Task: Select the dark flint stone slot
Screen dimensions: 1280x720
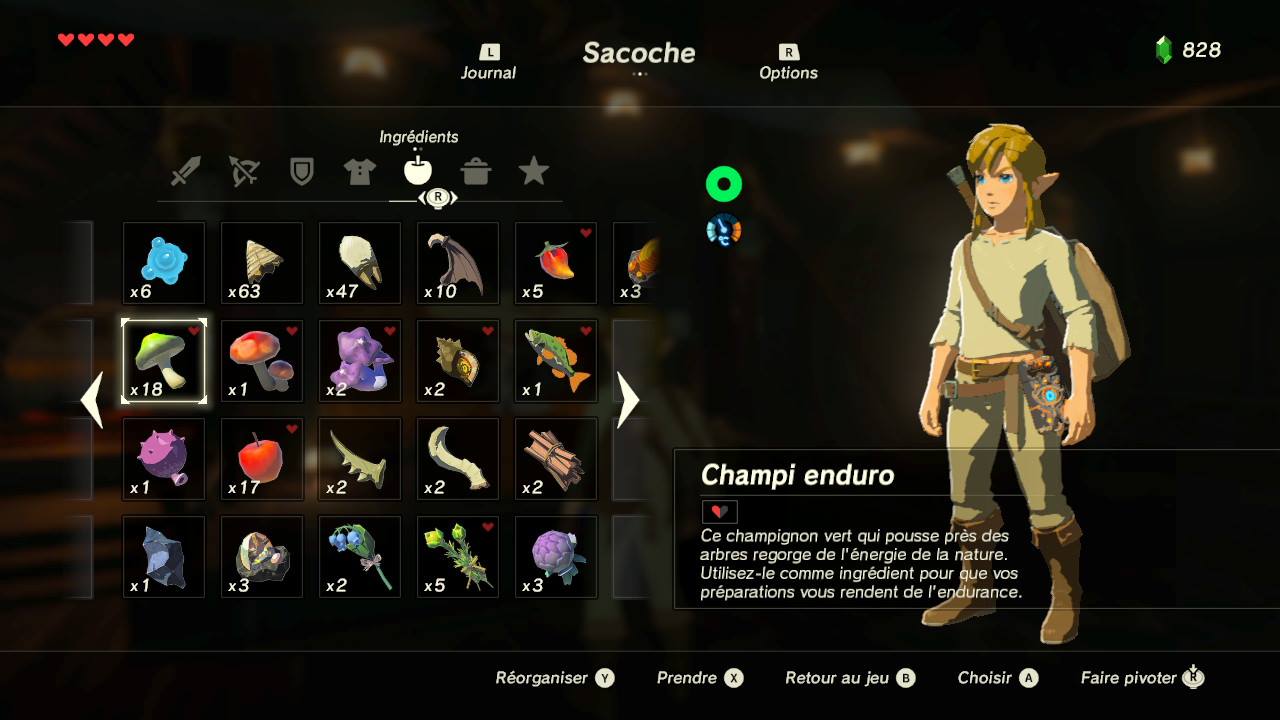Action: pyautogui.click(x=164, y=557)
